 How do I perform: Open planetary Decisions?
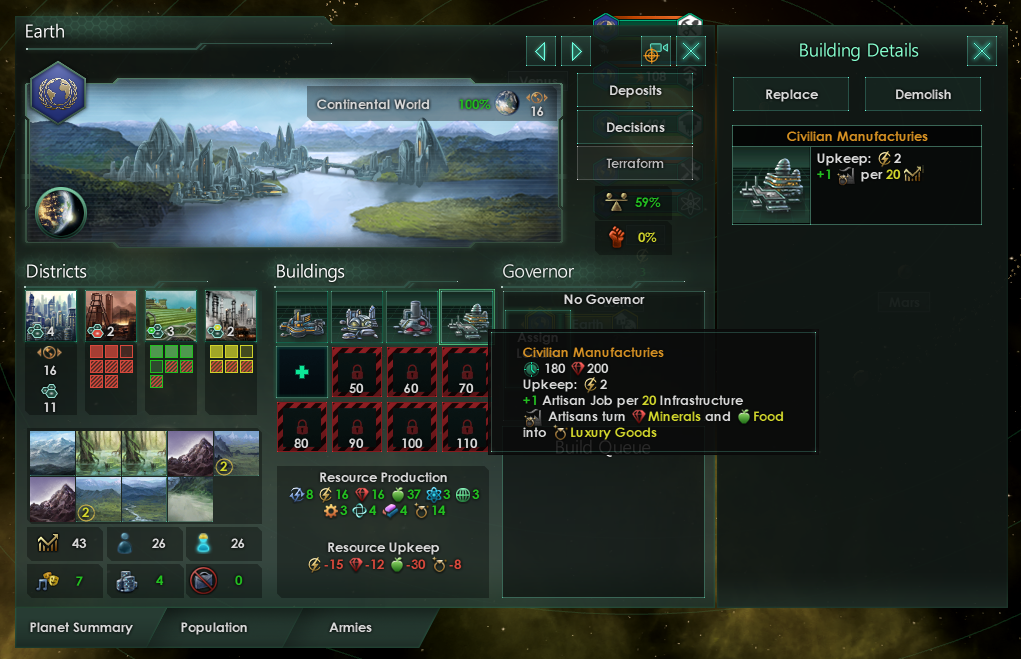(634, 128)
